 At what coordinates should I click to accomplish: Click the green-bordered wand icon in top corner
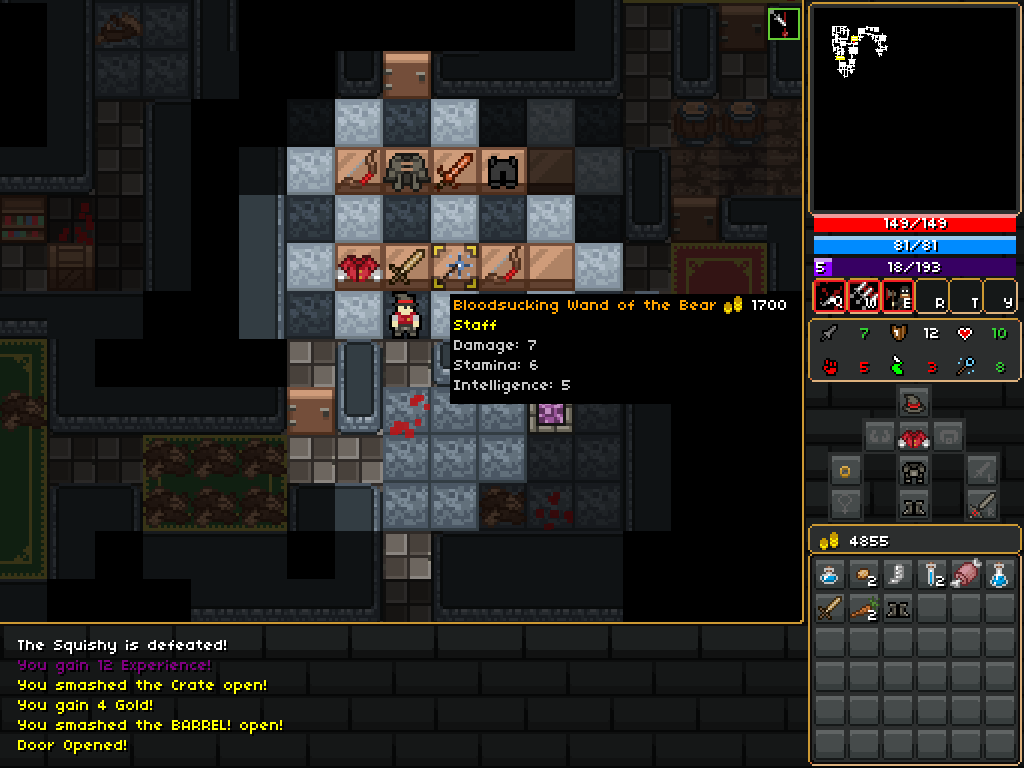click(784, 24)
